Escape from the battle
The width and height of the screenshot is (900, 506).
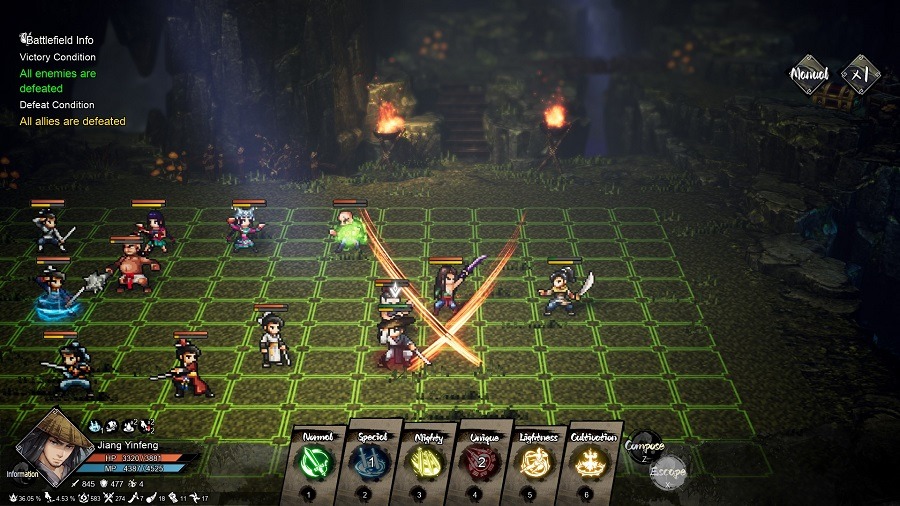click(x=667, y=471)
